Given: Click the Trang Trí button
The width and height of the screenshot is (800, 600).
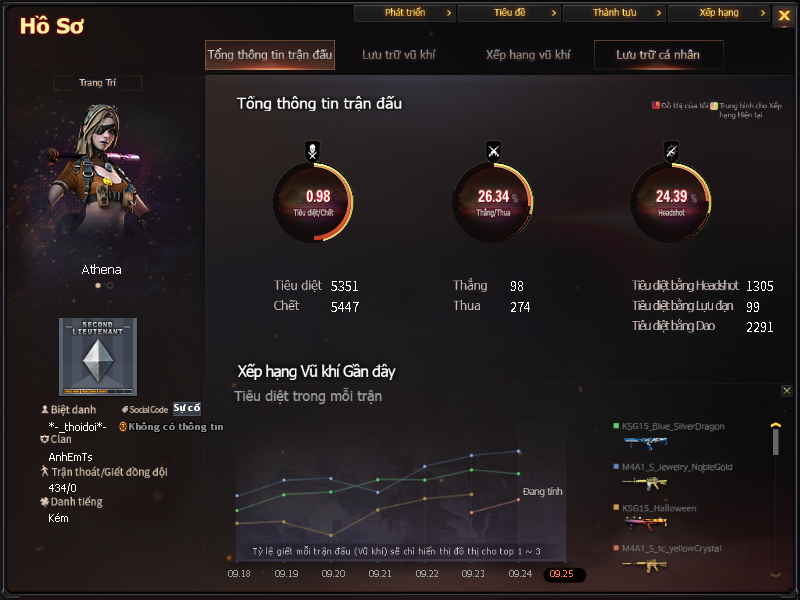Looking at the screenshot, I should [x=98, y=83].
